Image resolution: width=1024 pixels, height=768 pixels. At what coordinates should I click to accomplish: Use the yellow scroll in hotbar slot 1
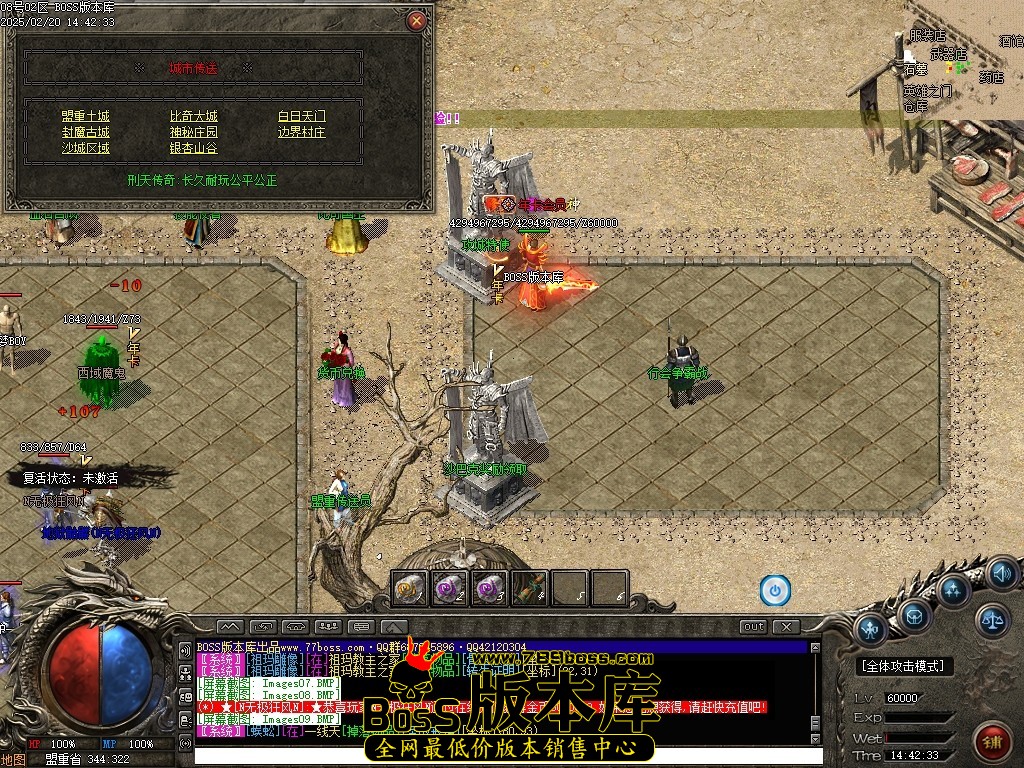tap(410, 588)
